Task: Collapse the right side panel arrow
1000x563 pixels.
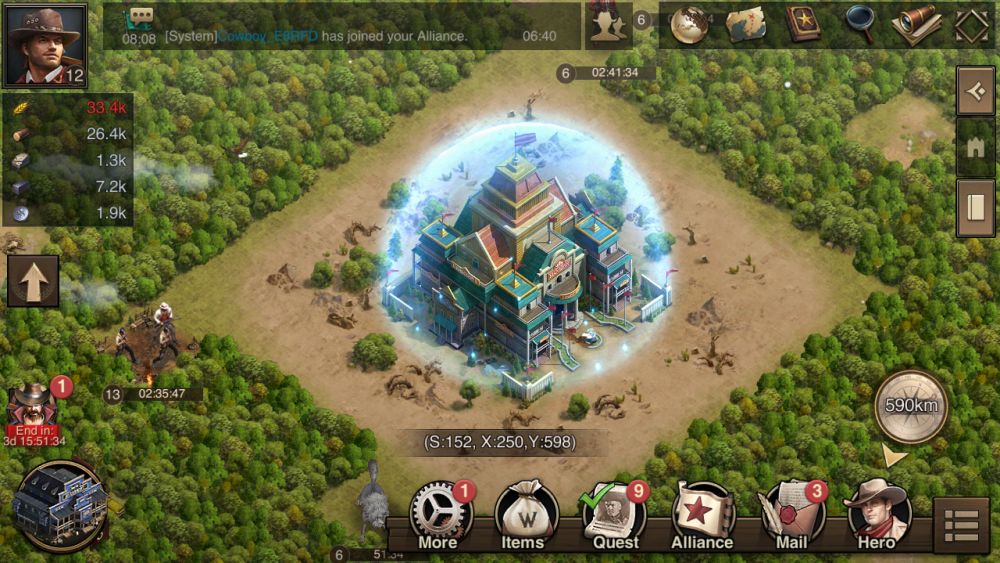Action: click(x=975, y=92)
